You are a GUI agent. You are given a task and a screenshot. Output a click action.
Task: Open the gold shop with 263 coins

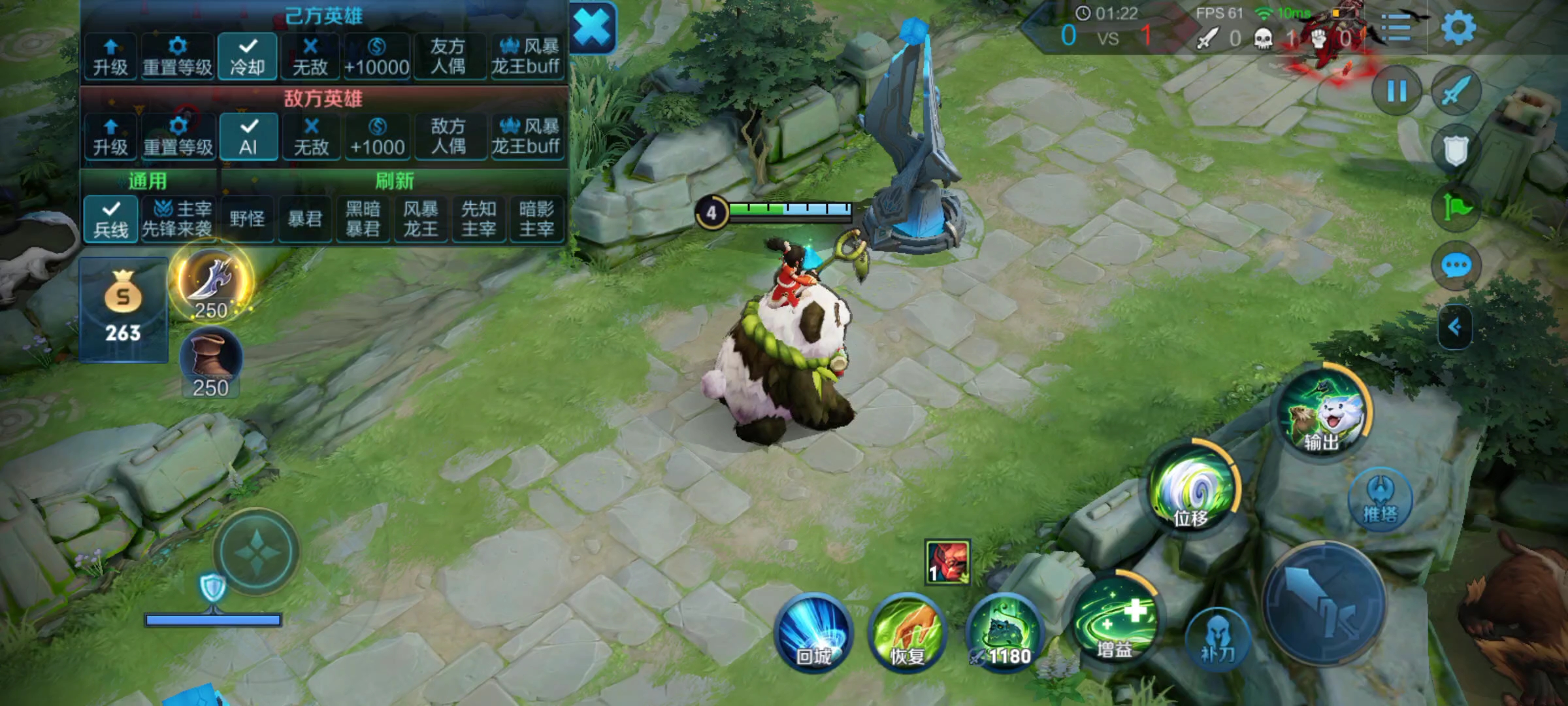[123, 309]
